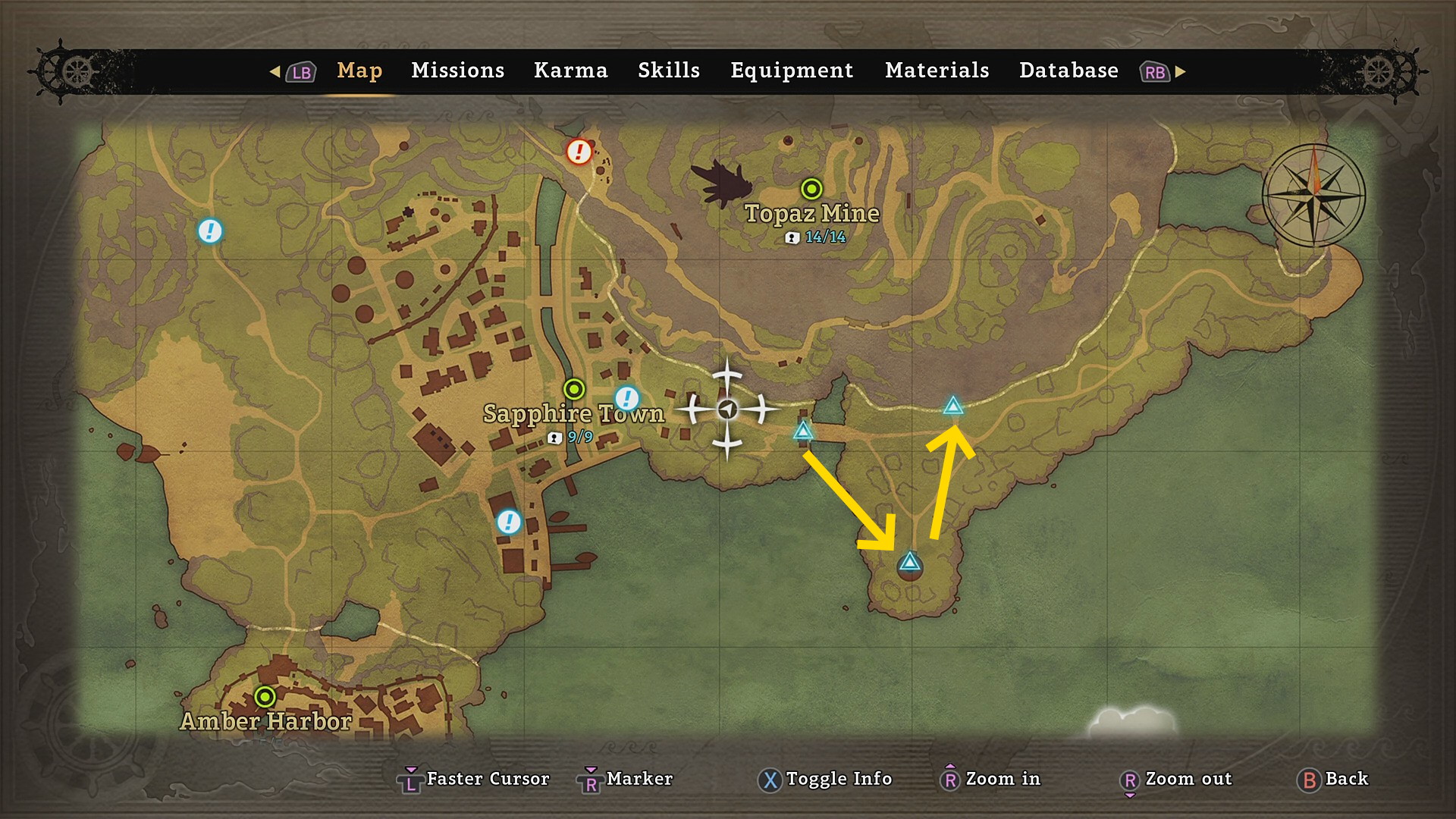Choose the Sapphire Town fast-travel marker
This screenshot has width=1456, height=819.
574,389
